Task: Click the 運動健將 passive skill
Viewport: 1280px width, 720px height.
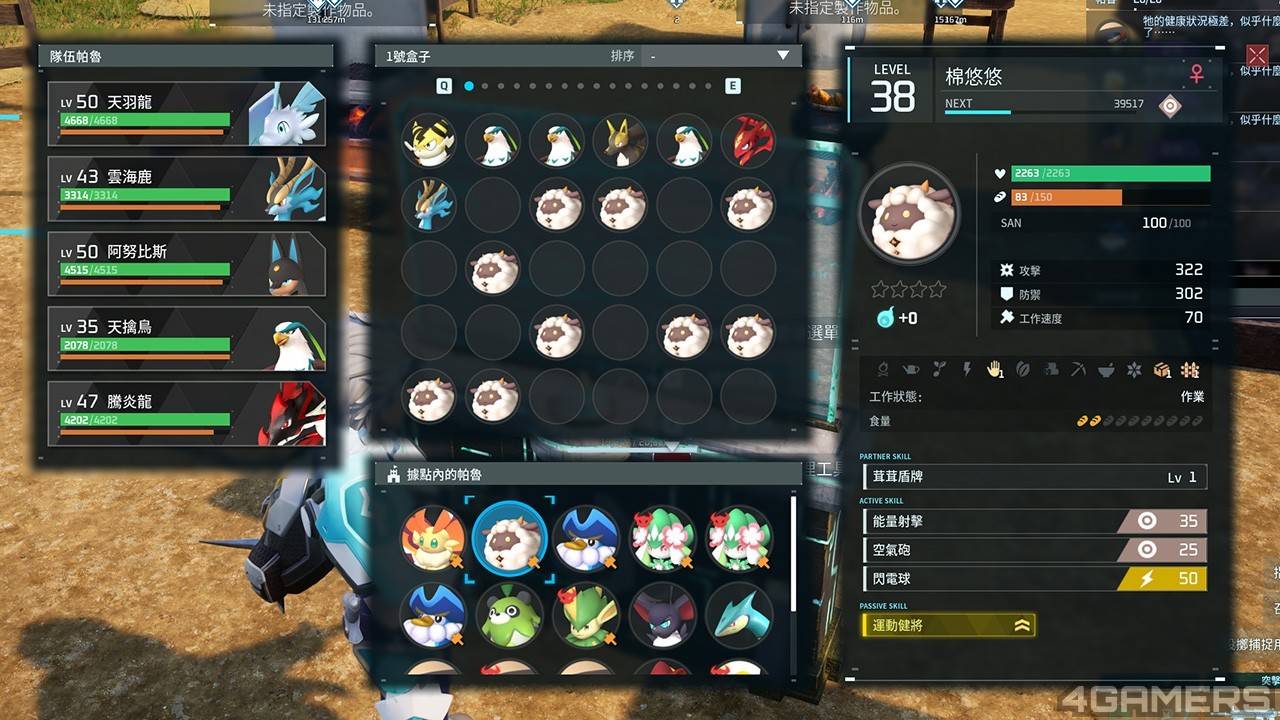Action: click(x=947, y=626)
